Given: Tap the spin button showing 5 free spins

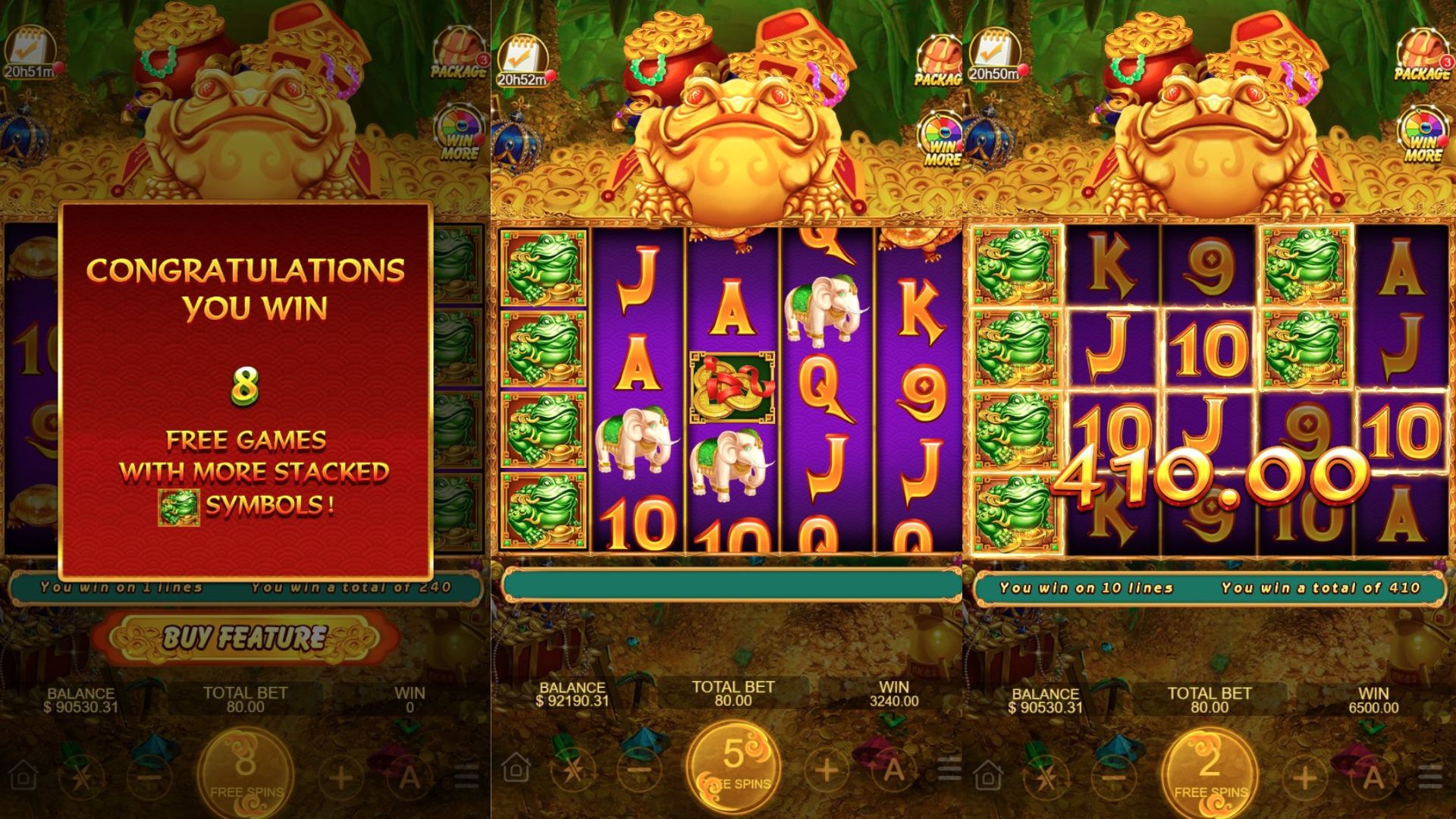Looking at the screenshot, I should coord(733,767).
